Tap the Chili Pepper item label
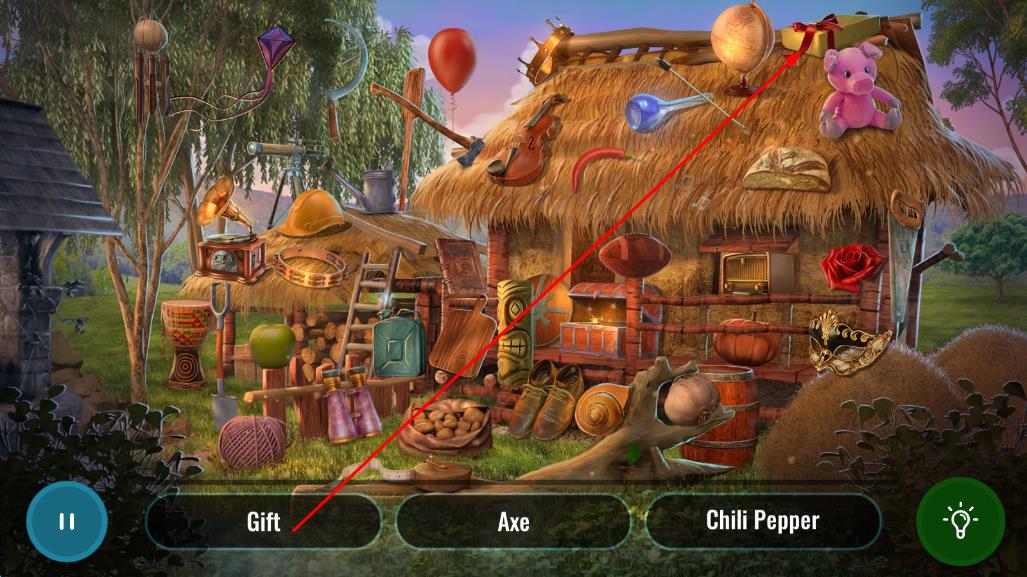 point(762,521)
